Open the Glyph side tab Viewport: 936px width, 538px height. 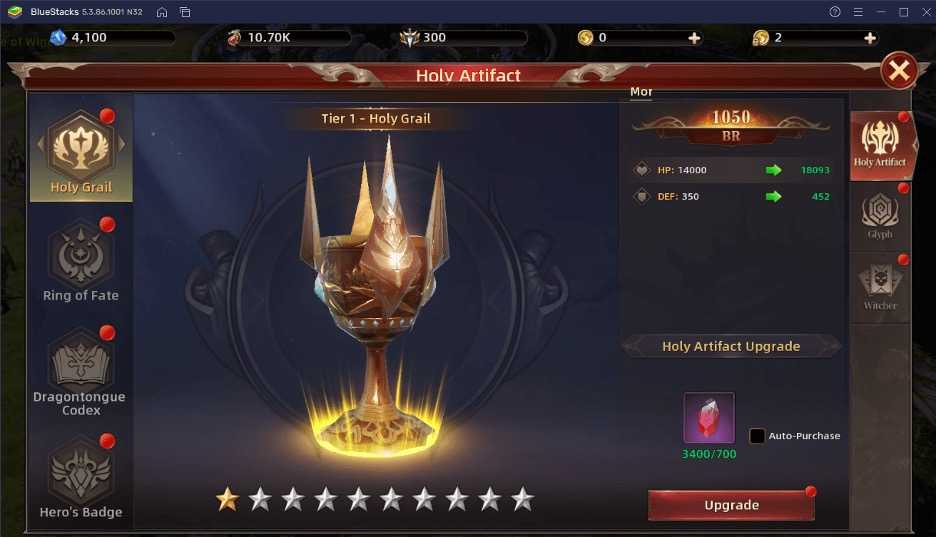point(880,216)
